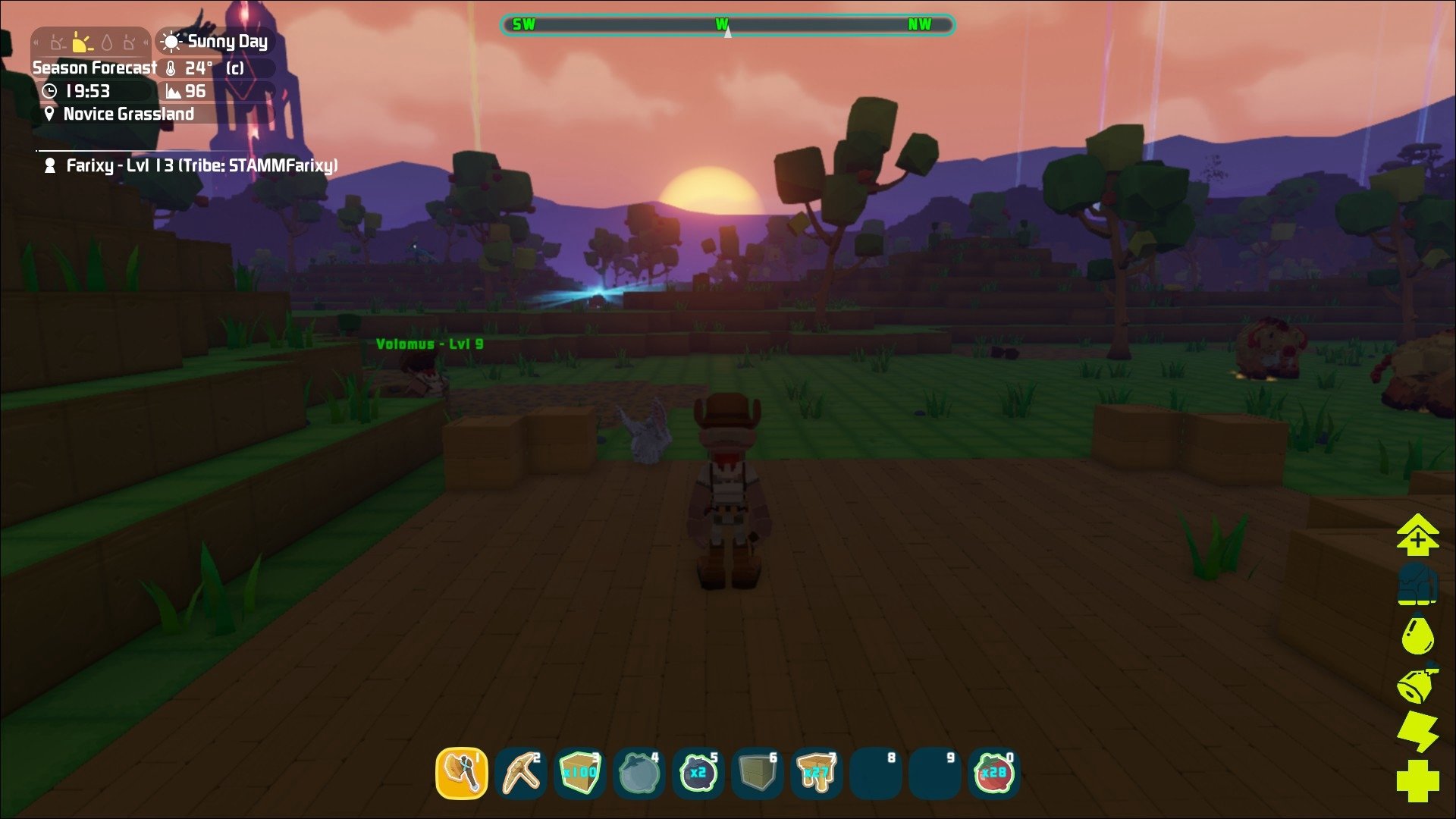Click the lightning bolt stamina icon
The width and height of the screenshot is (1456, 819).
(1417, 731)
